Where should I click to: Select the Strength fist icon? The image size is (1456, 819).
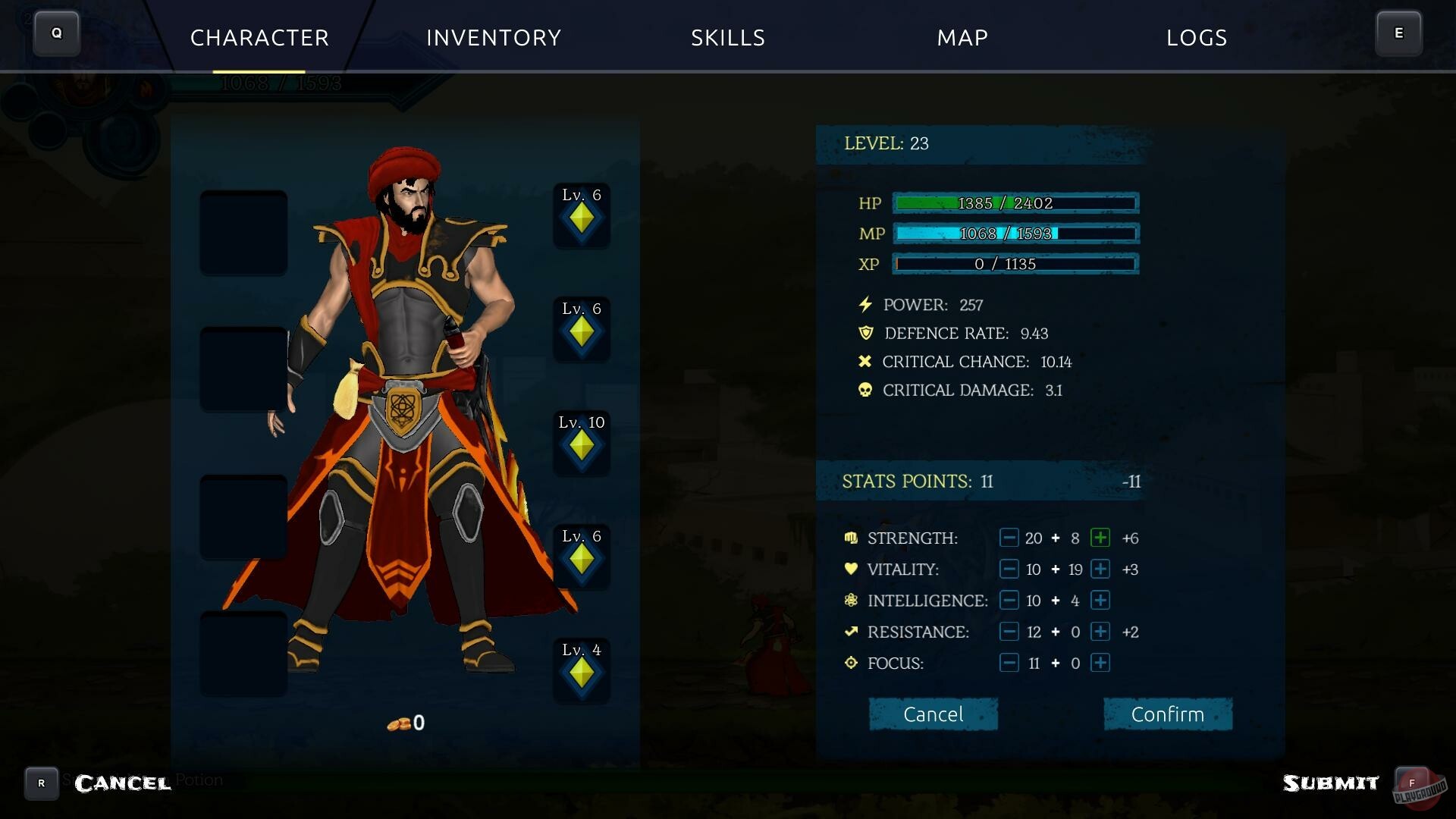[x=850, y=538]
